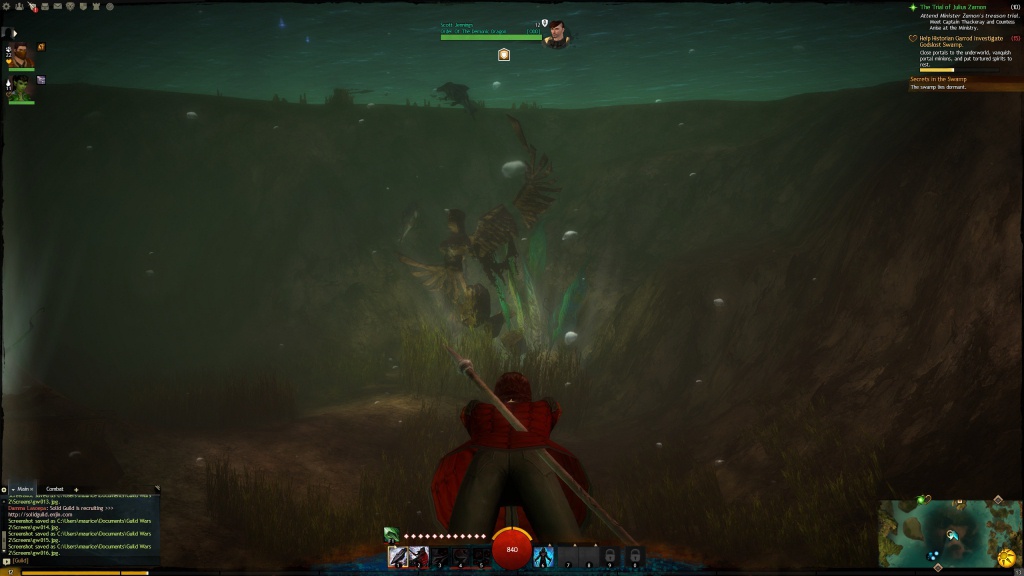Add a new chat tab
Image resolution: width=1024 pixels, height=576 pixels.
click(76, 489)
